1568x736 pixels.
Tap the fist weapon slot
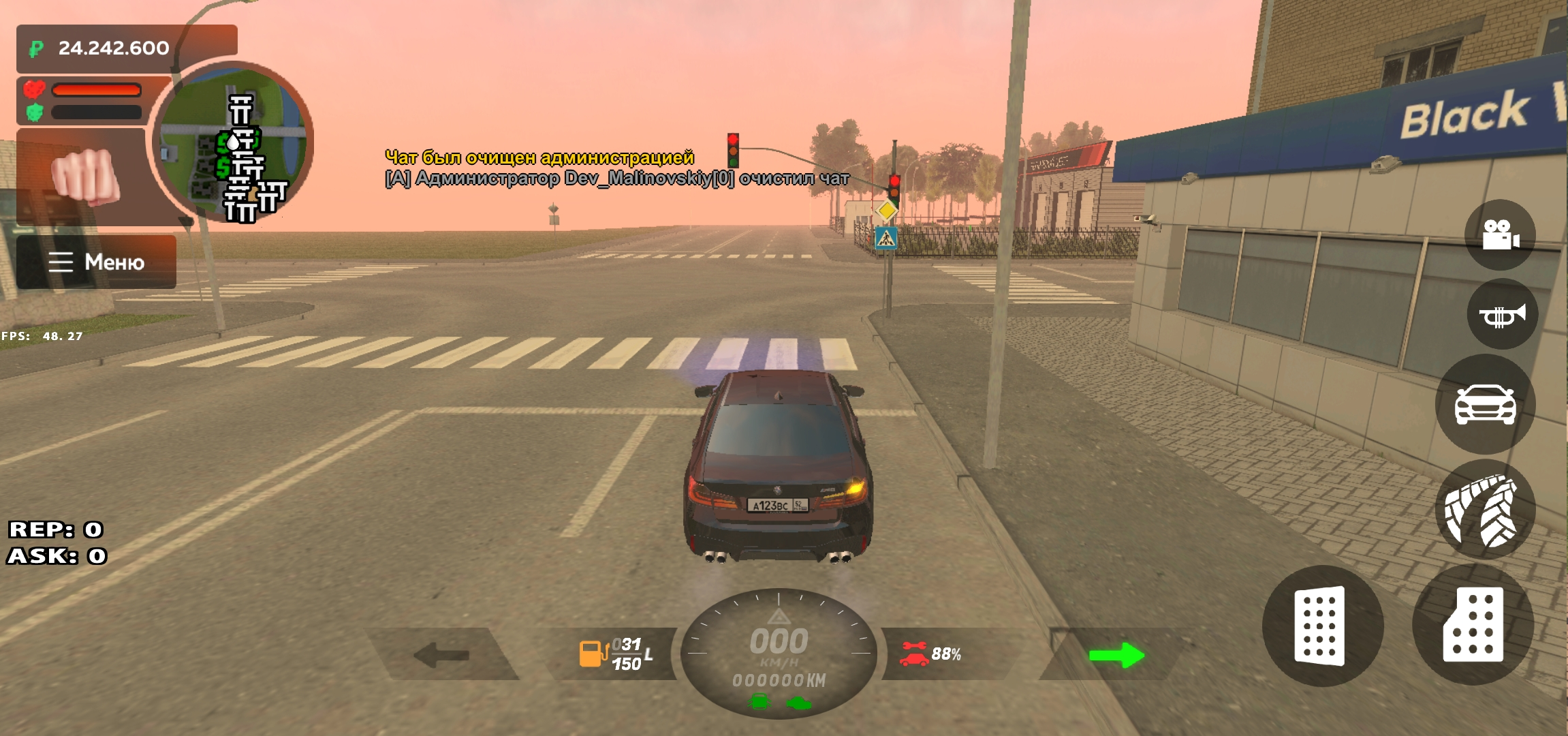click(x=86, y=176)
